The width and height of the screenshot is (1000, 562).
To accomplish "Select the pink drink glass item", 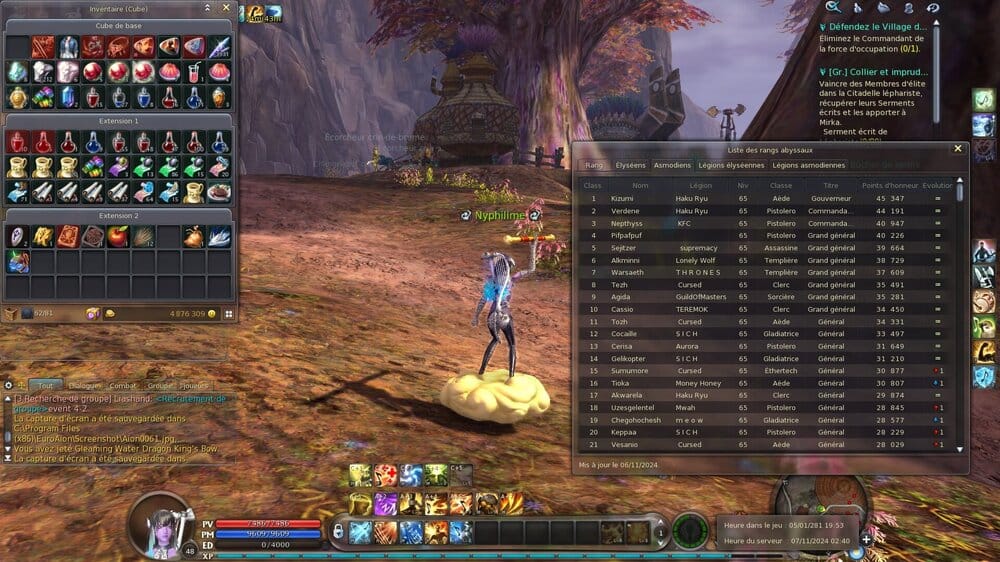I will click(193, 72).
